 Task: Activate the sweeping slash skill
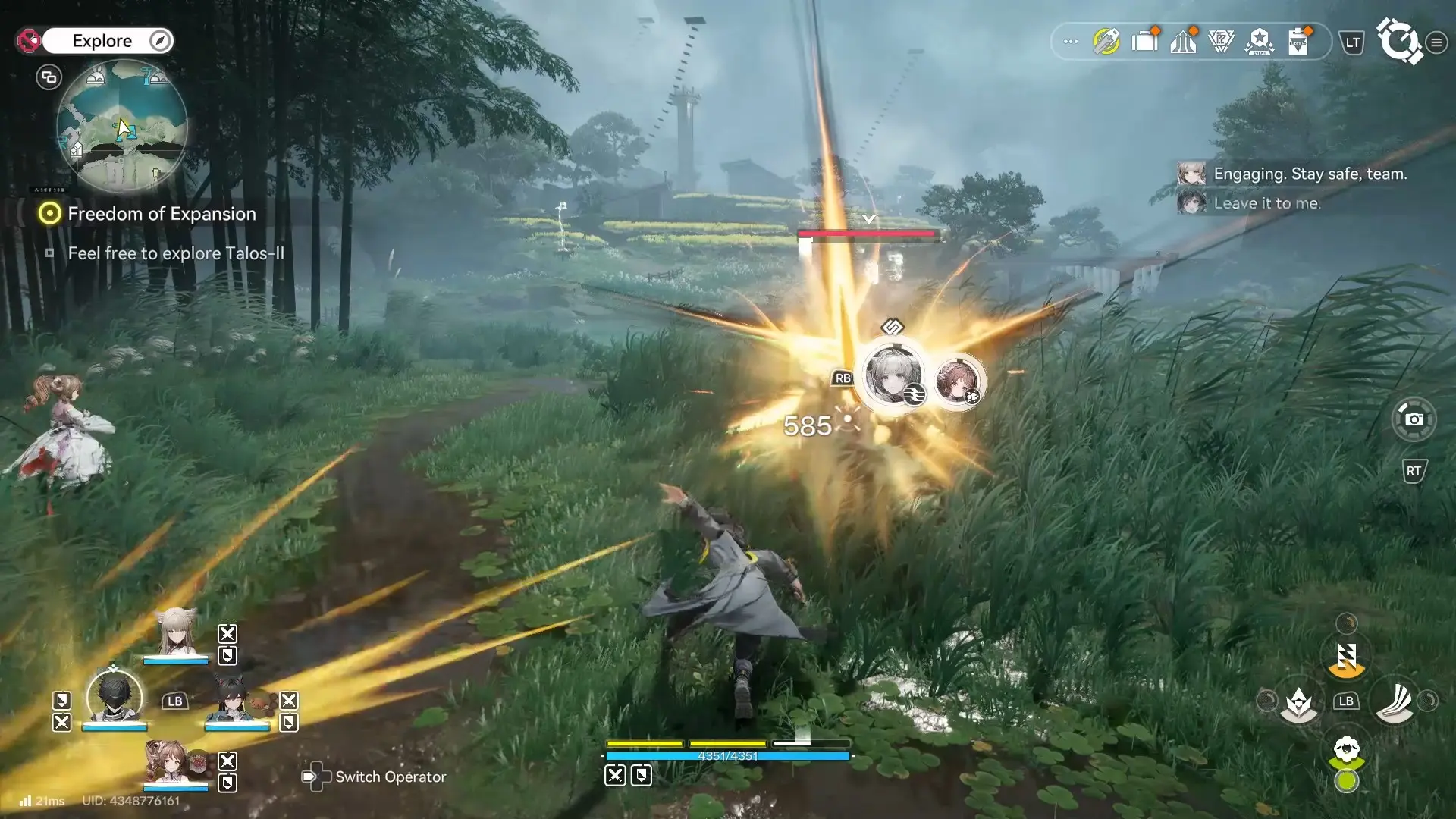pyautogui.click(x=1394, y=702)
